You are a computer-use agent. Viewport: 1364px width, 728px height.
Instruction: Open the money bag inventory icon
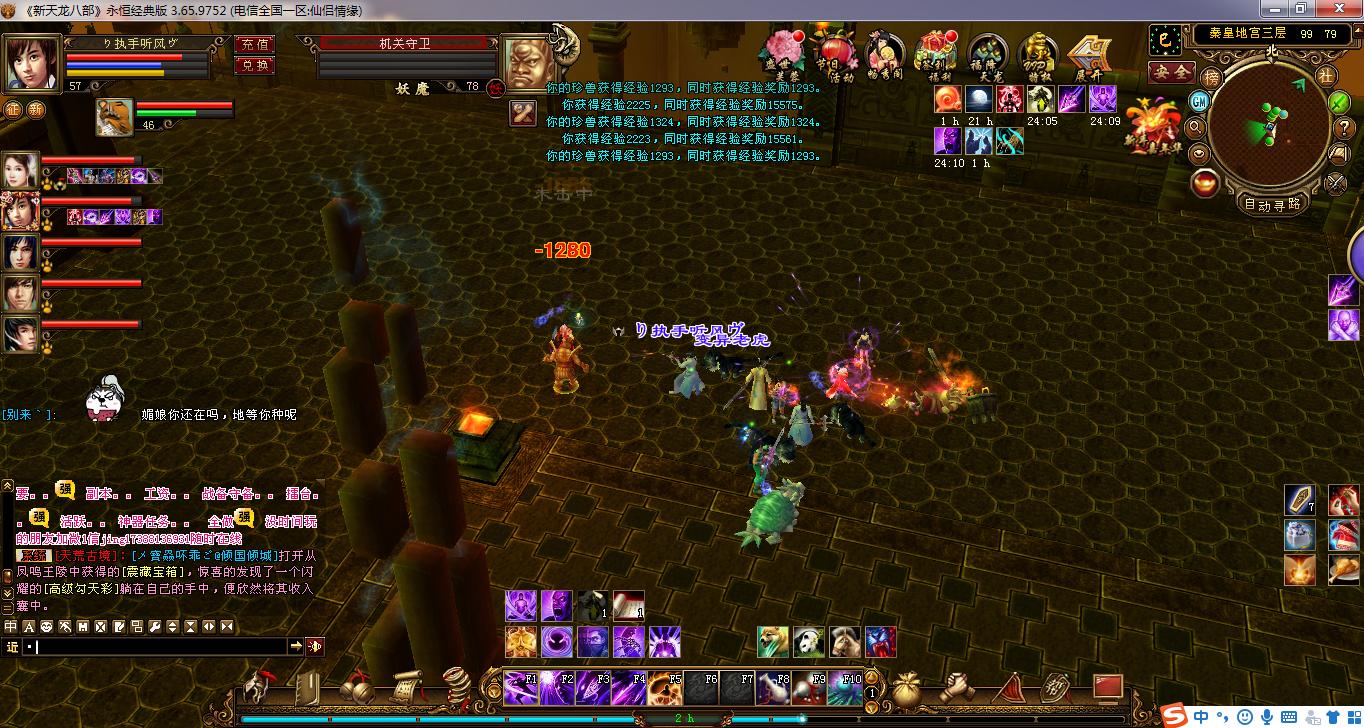pyautogui.click(x=909, y=687)
